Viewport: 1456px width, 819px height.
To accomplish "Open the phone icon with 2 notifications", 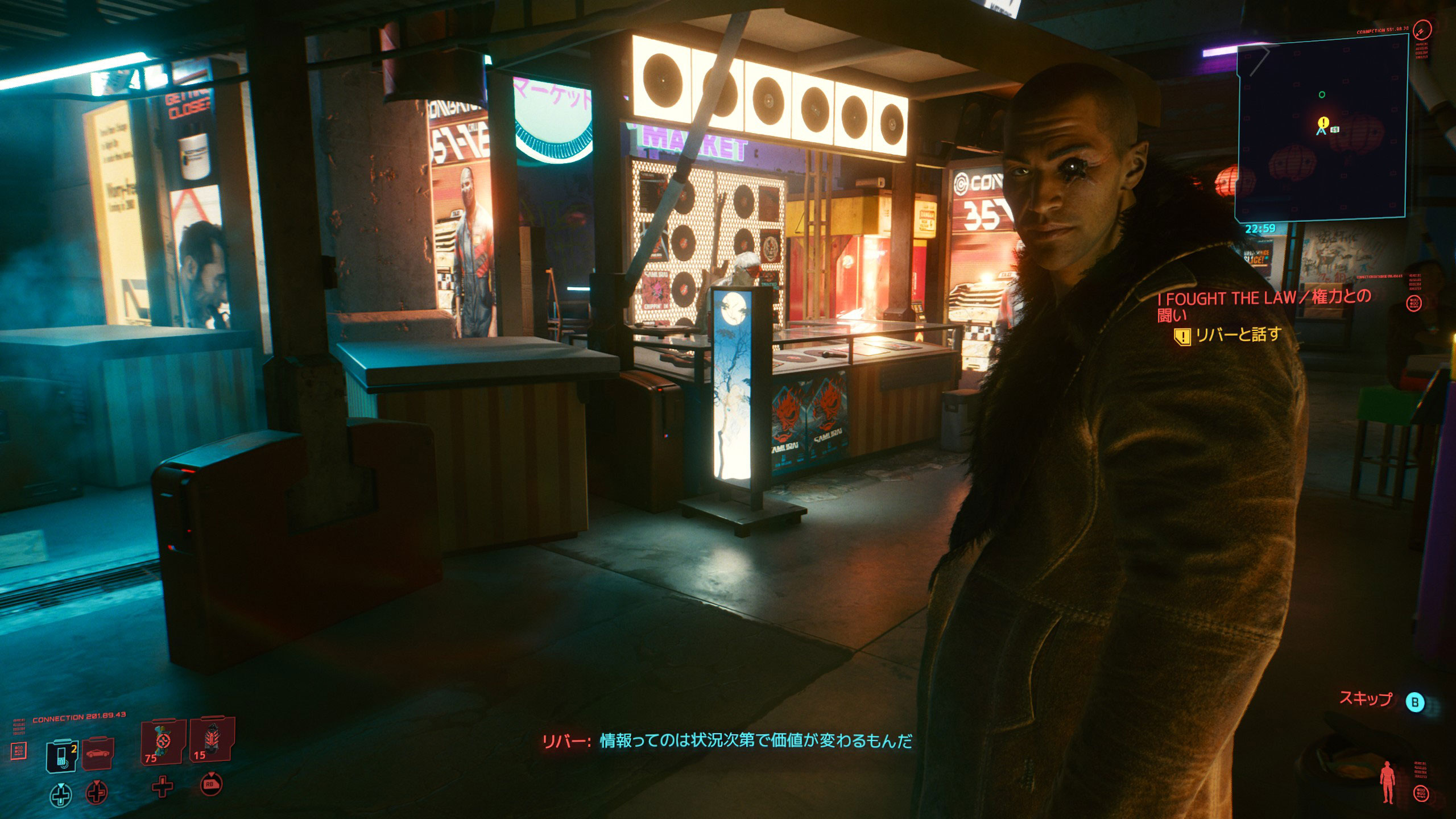I will click(59, 754).
